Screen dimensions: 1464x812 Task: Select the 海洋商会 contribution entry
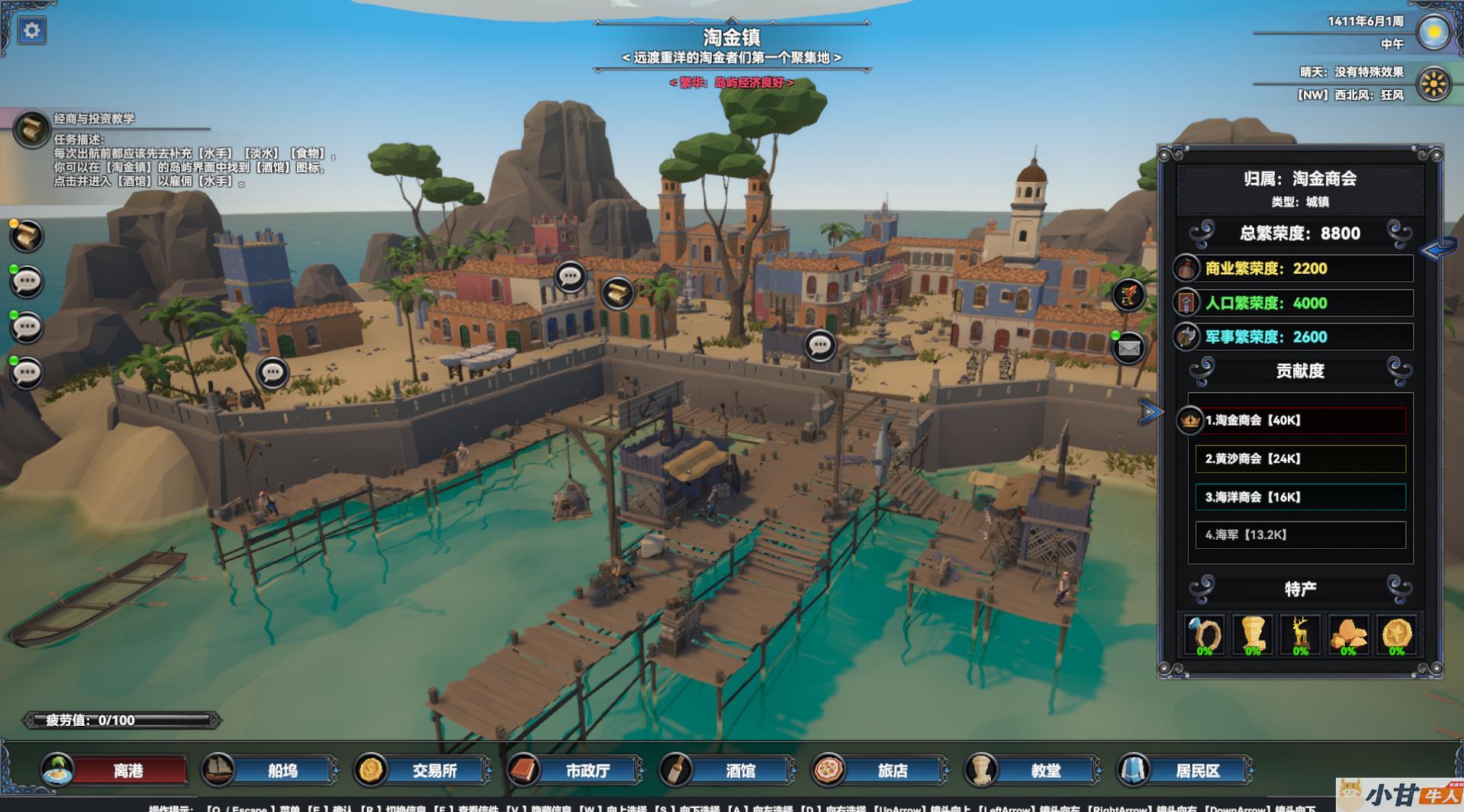tap(1300, 497)
